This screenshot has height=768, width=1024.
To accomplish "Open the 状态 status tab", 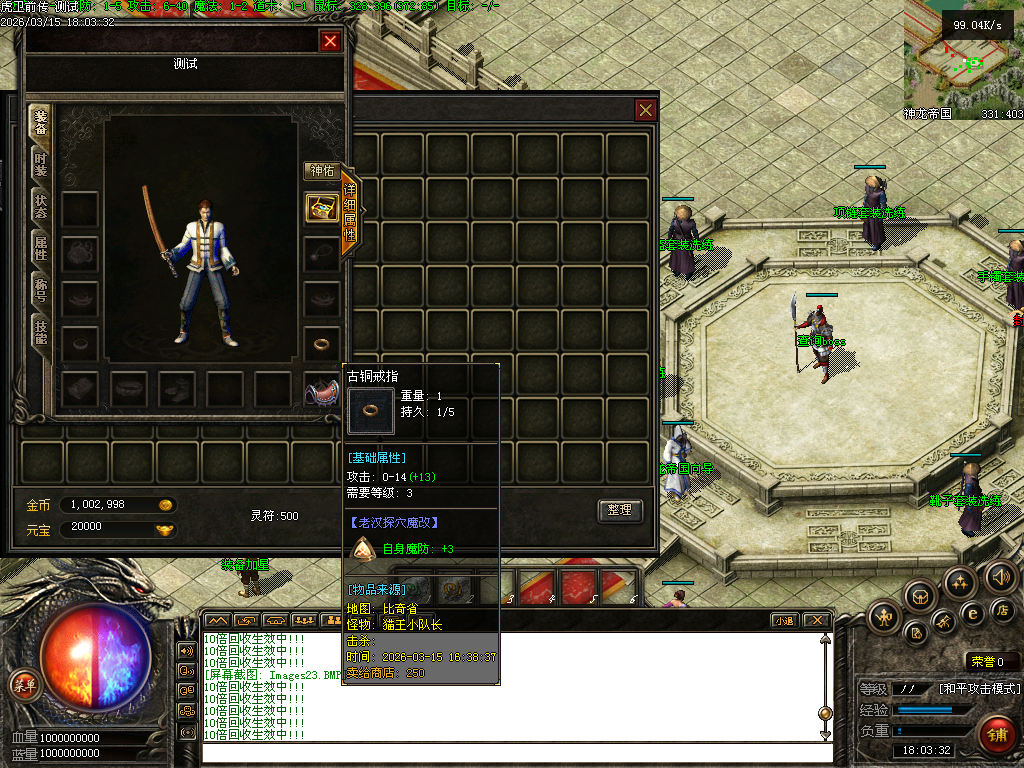I will point(41,207).
